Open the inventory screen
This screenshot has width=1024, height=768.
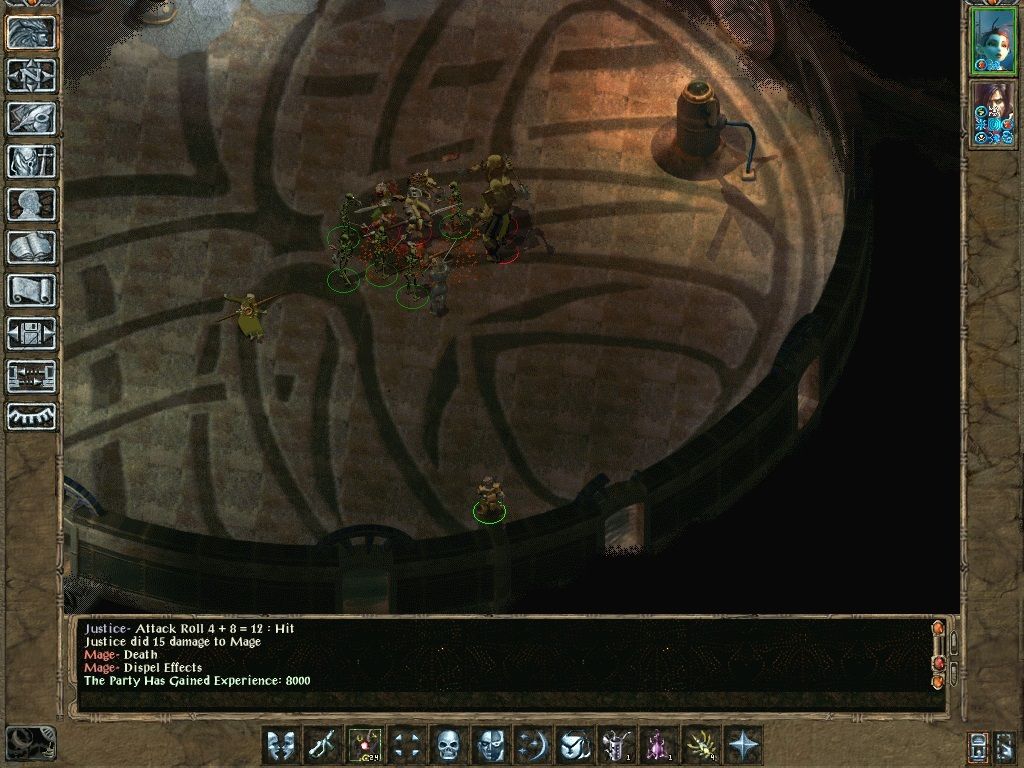tap(31, 161)
